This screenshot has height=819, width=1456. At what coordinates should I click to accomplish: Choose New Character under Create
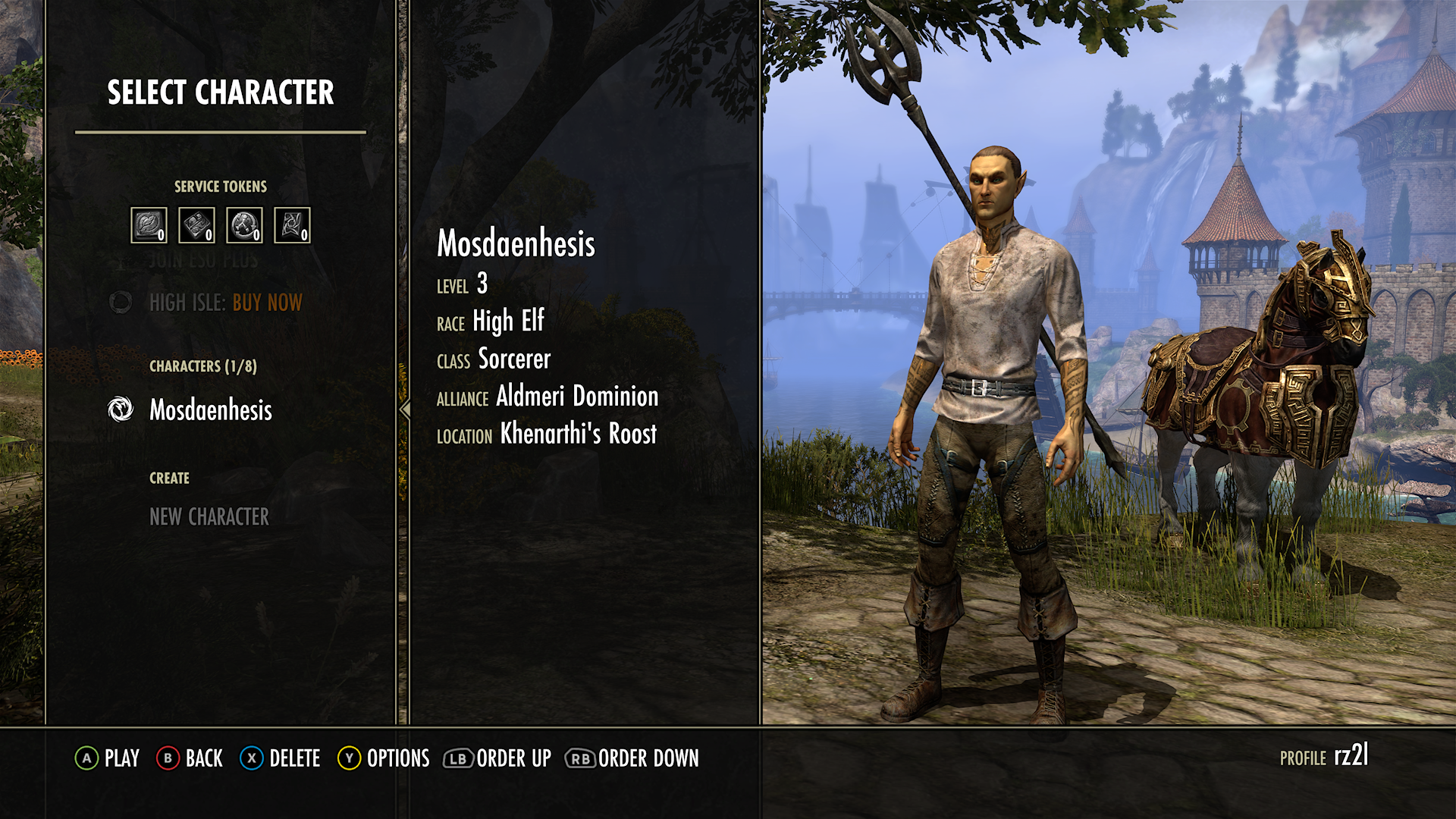click(x=209, y=518)
